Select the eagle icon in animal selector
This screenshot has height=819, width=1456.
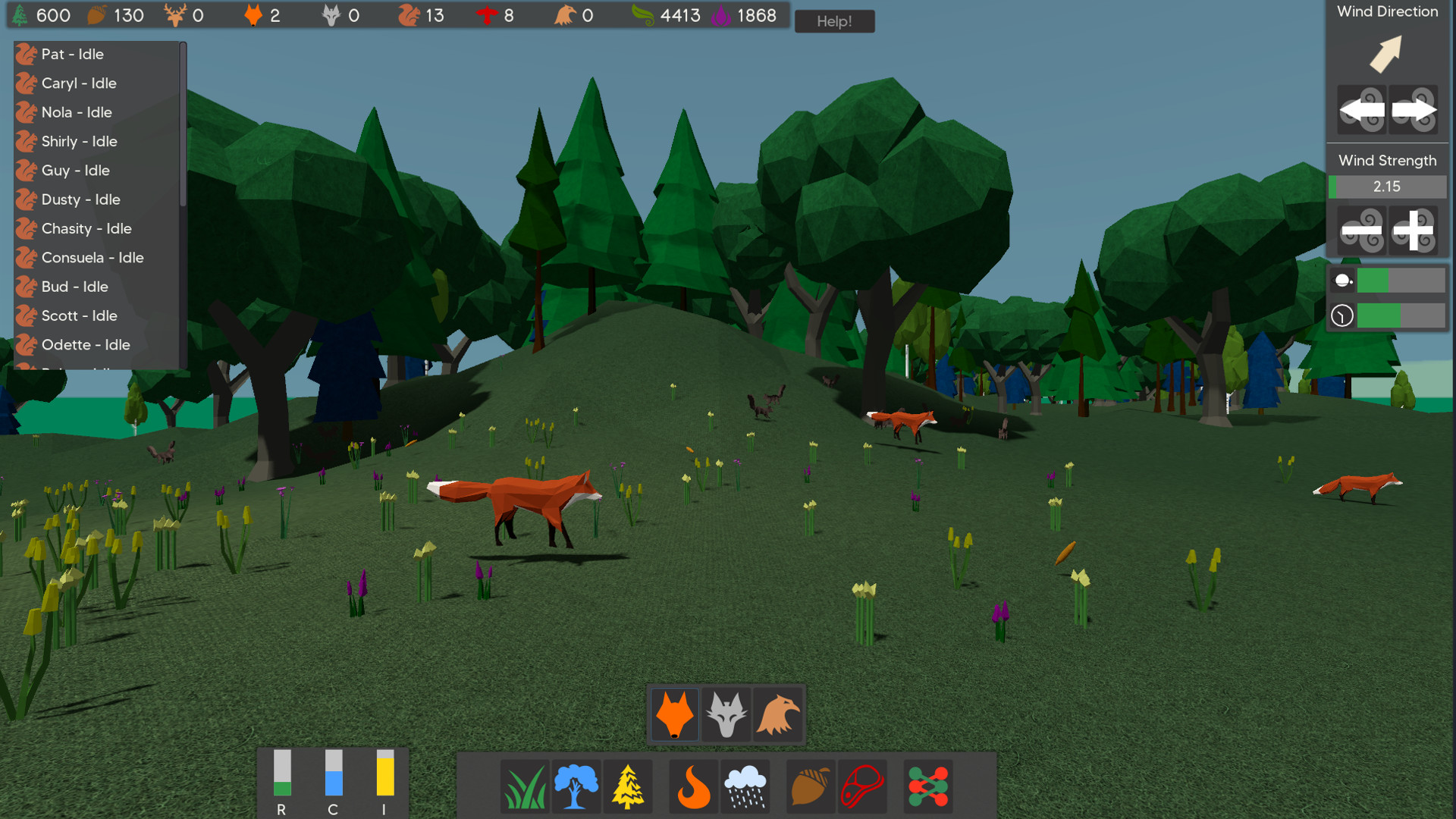[x=777, y=714]
